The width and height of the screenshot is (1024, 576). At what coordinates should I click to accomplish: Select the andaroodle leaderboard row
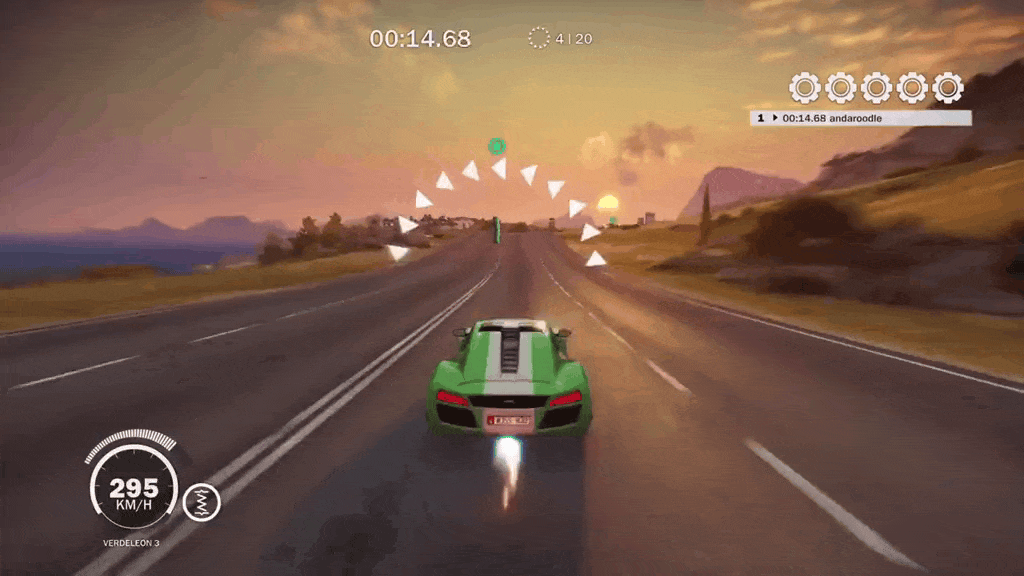(x=860, y=118)
